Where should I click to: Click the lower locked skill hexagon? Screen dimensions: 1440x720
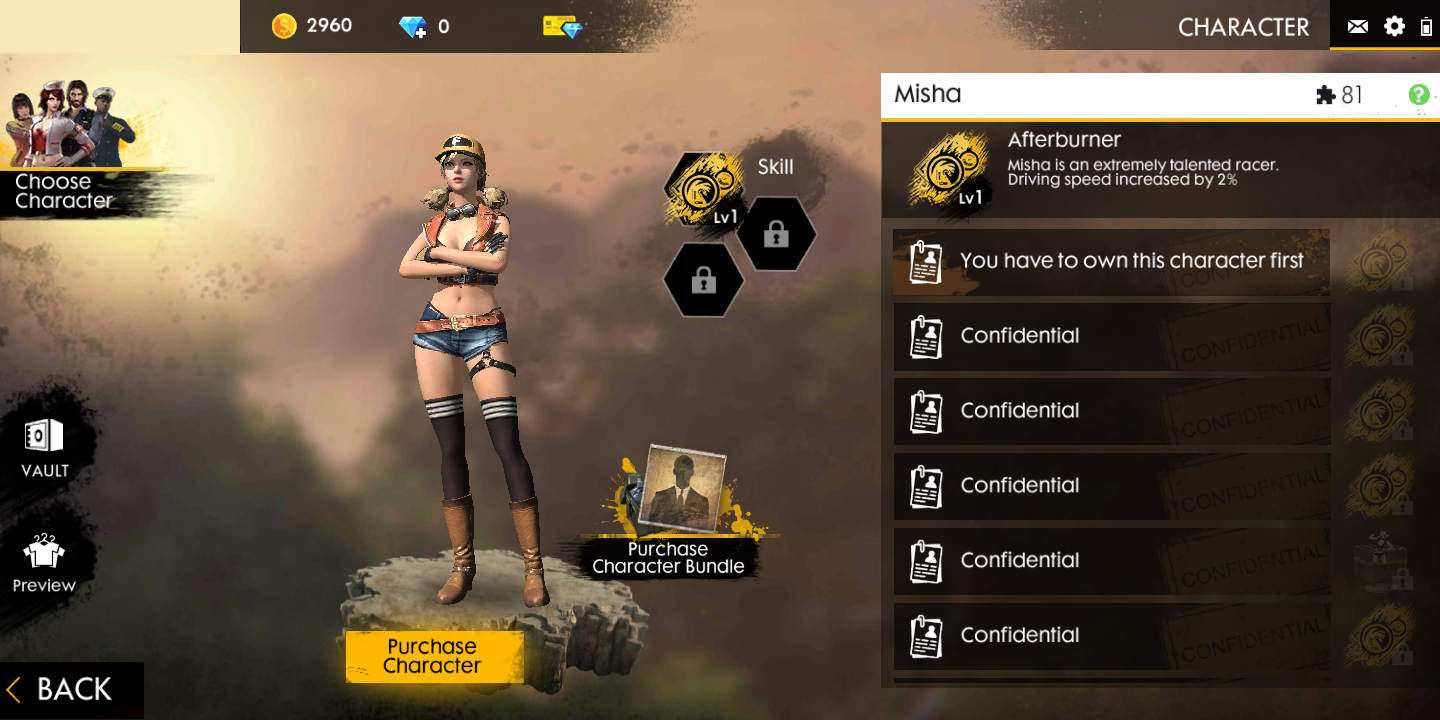703,281
